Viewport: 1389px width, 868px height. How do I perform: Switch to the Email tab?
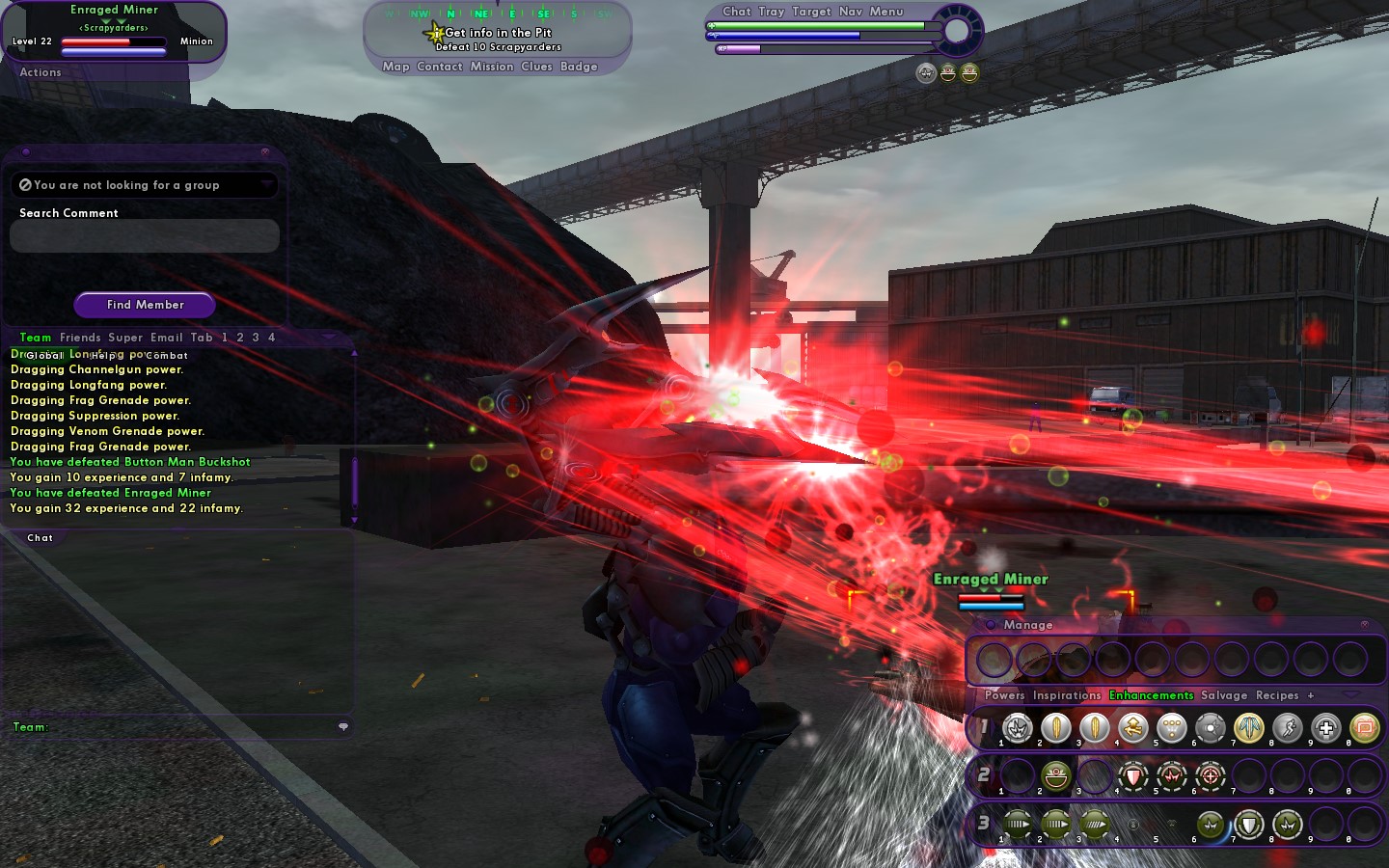point(167,338)
